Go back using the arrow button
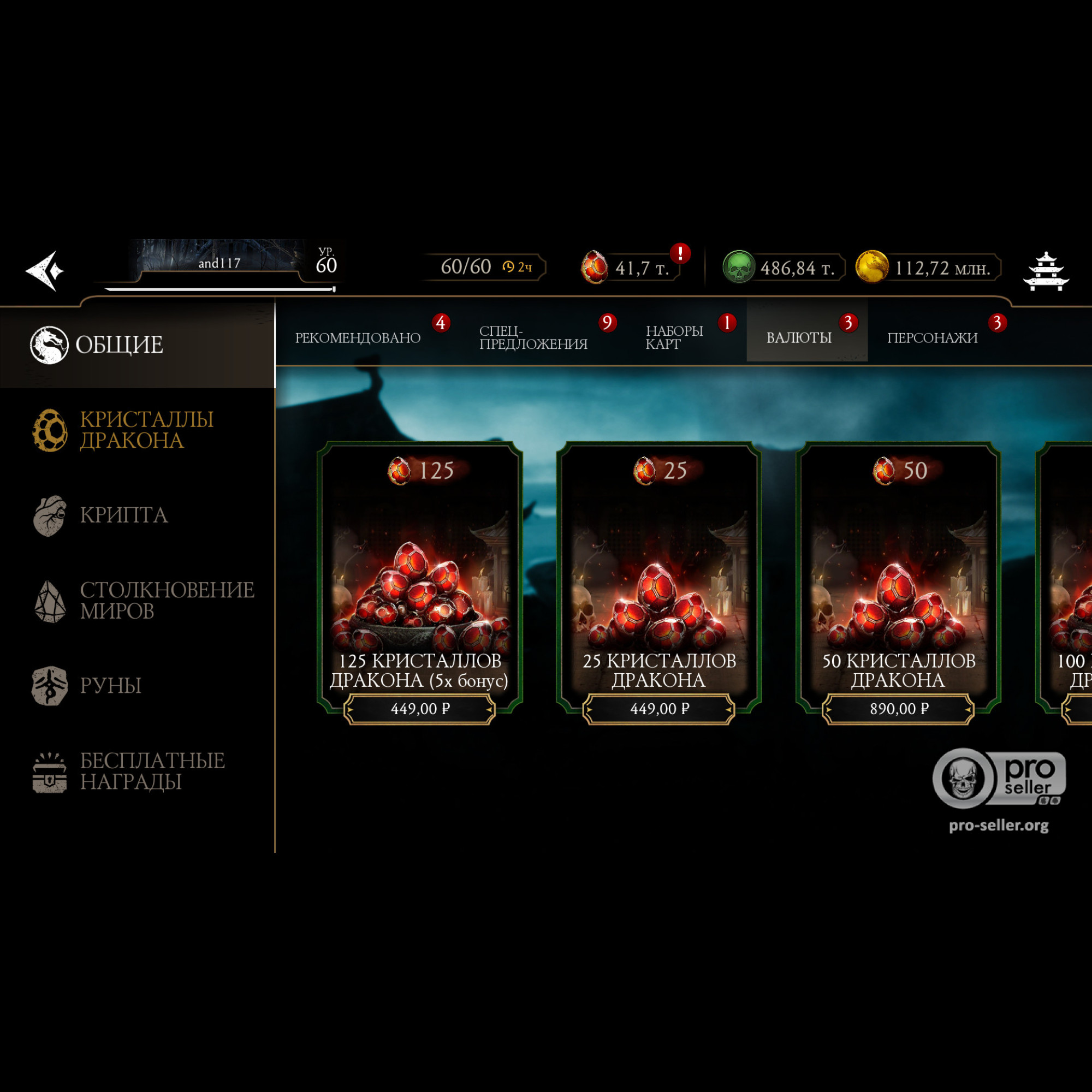The image size is (1092, 1092). point(45,271)
